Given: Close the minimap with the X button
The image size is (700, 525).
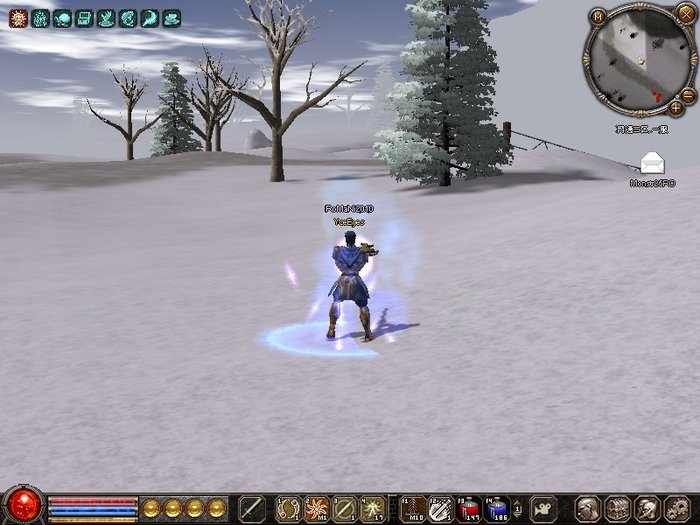Looking at the screenshot, I should [x=685, y=13].
